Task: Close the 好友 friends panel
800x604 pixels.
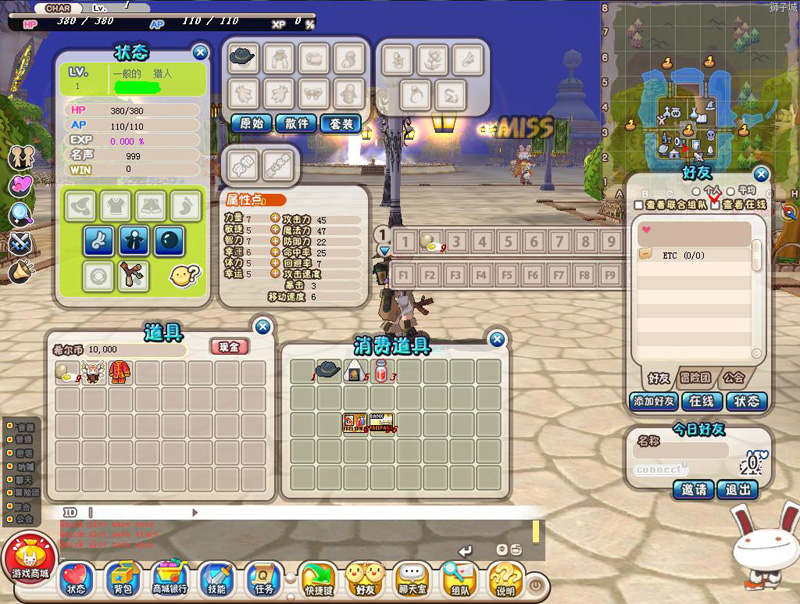Action: (x=761, y=174)
